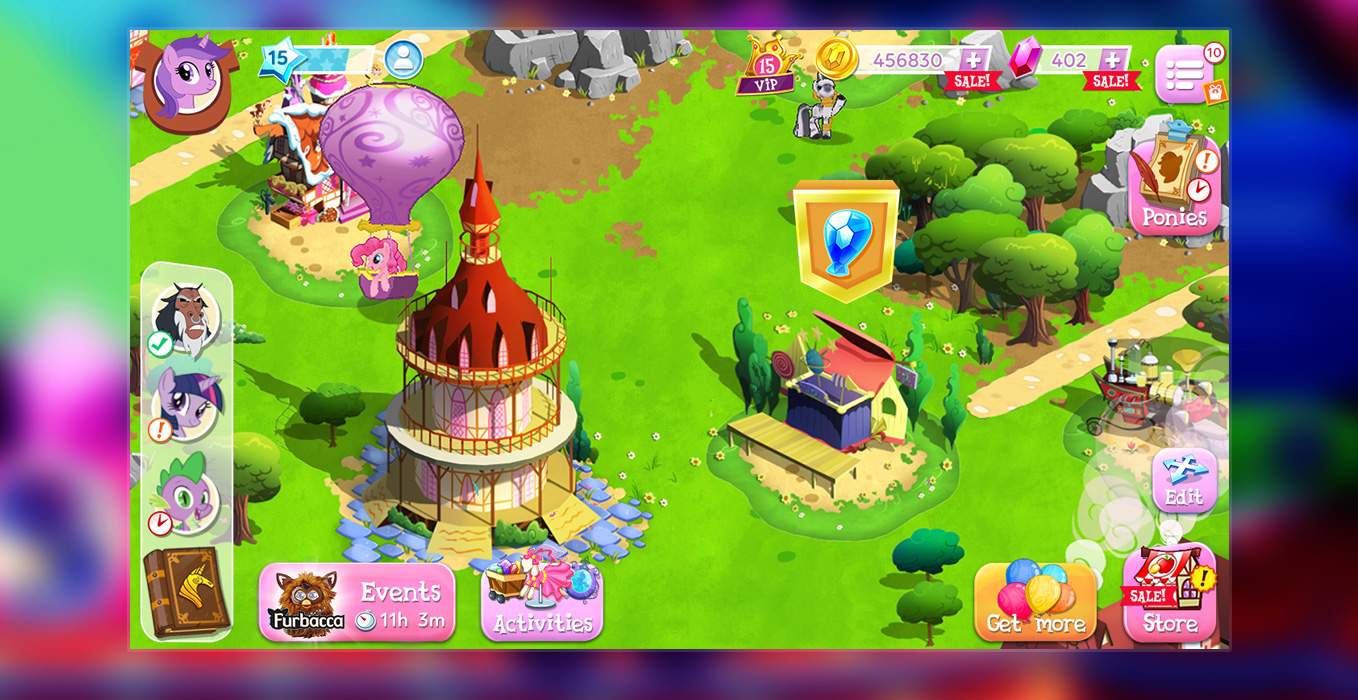The image size is (1358, 700).
Task: Enter Edit mode
Action: (x=1184, y=481)
